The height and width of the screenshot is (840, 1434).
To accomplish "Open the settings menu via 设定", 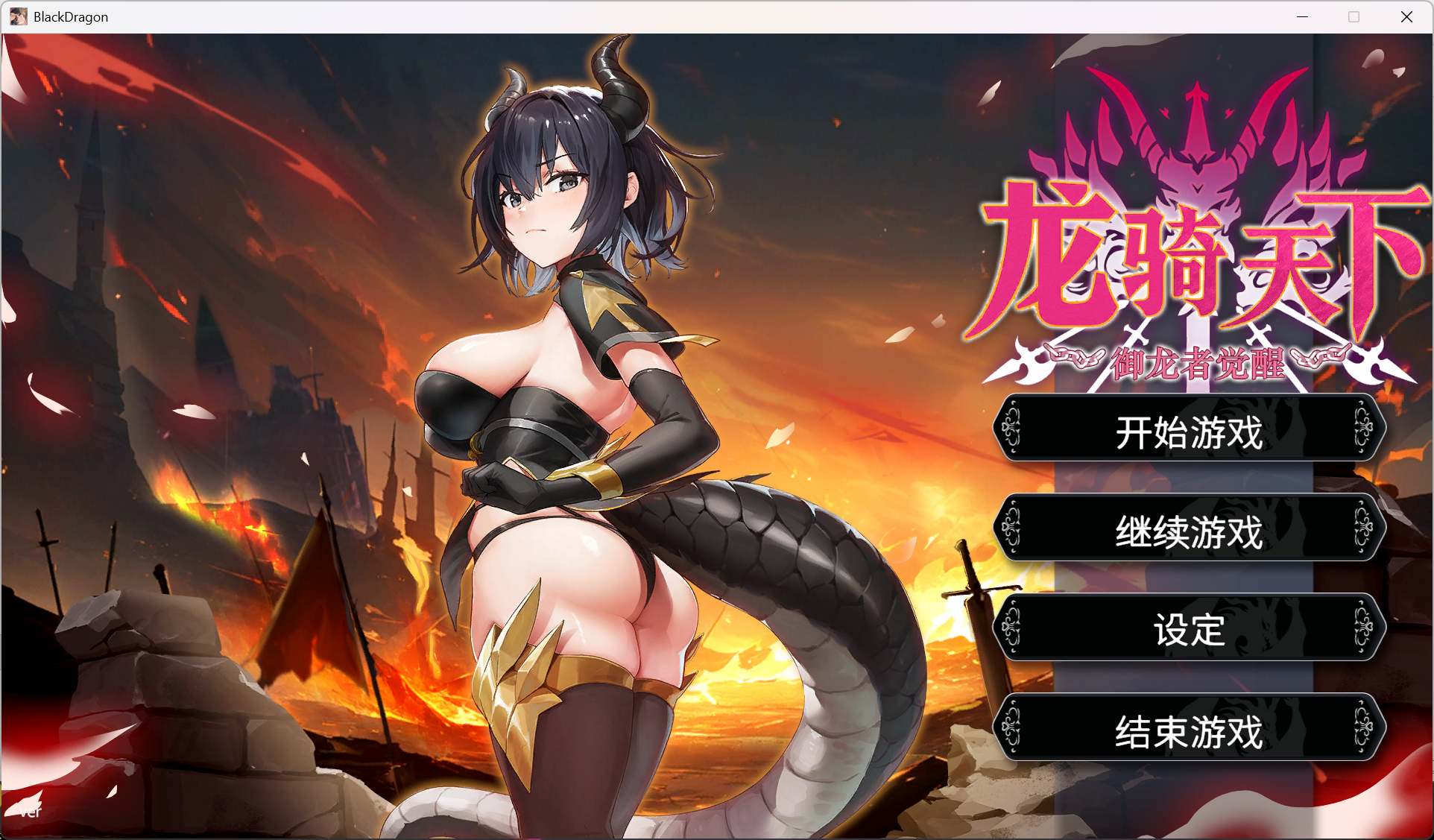I will [1189, 628].
